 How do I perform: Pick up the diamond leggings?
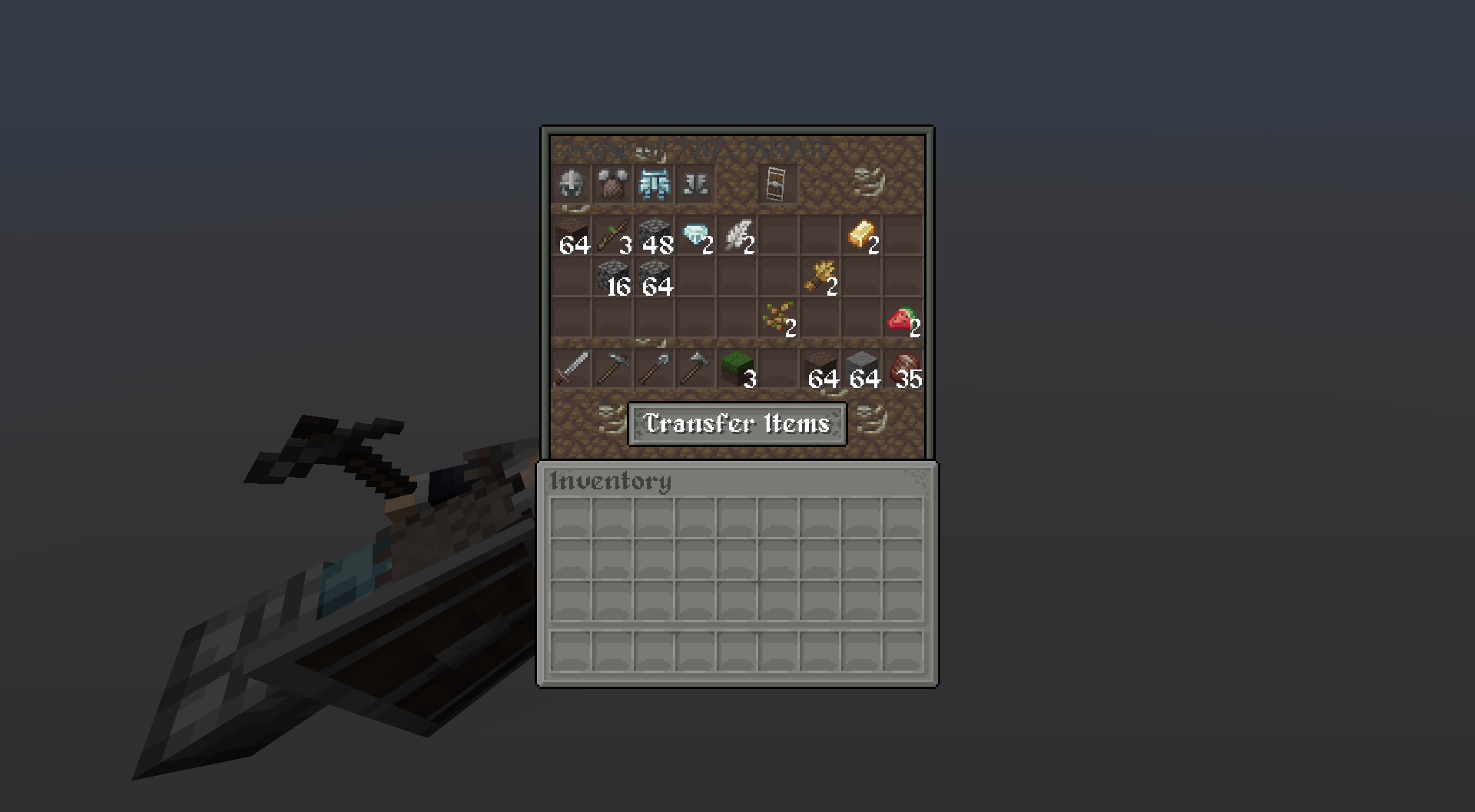(654, 184)
